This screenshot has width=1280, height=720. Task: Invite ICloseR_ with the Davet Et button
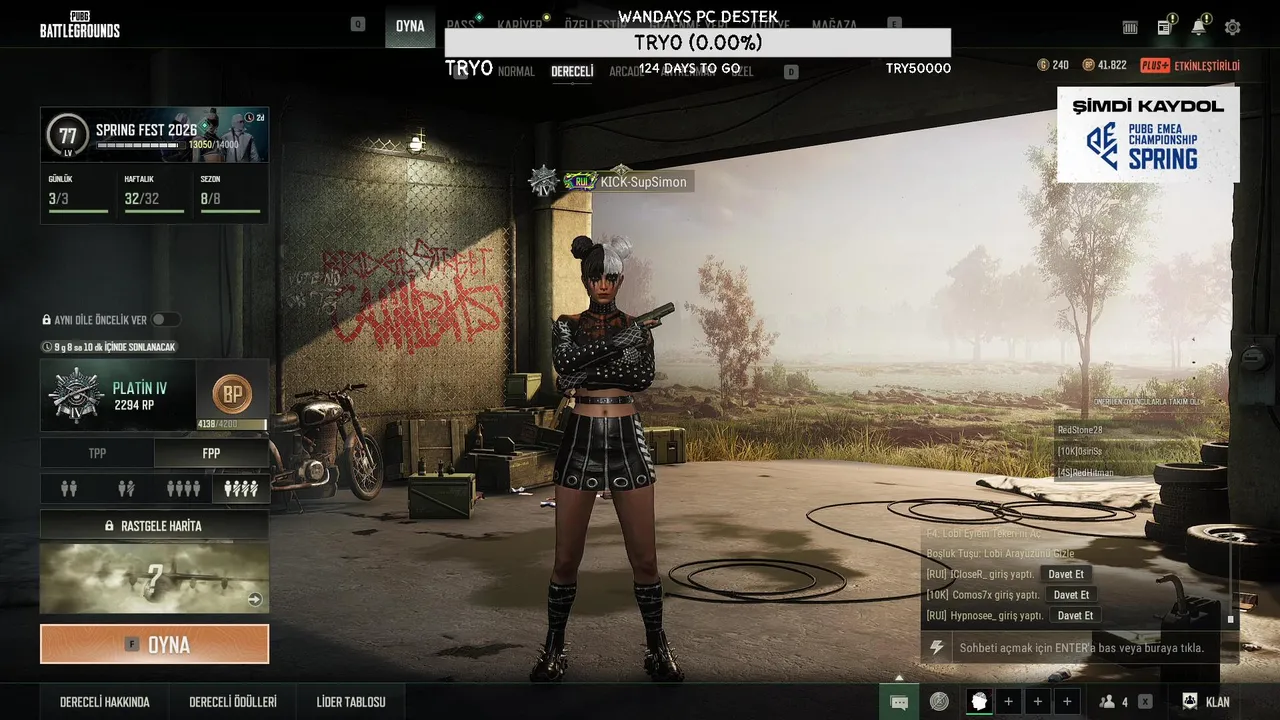coord(1066,574)
